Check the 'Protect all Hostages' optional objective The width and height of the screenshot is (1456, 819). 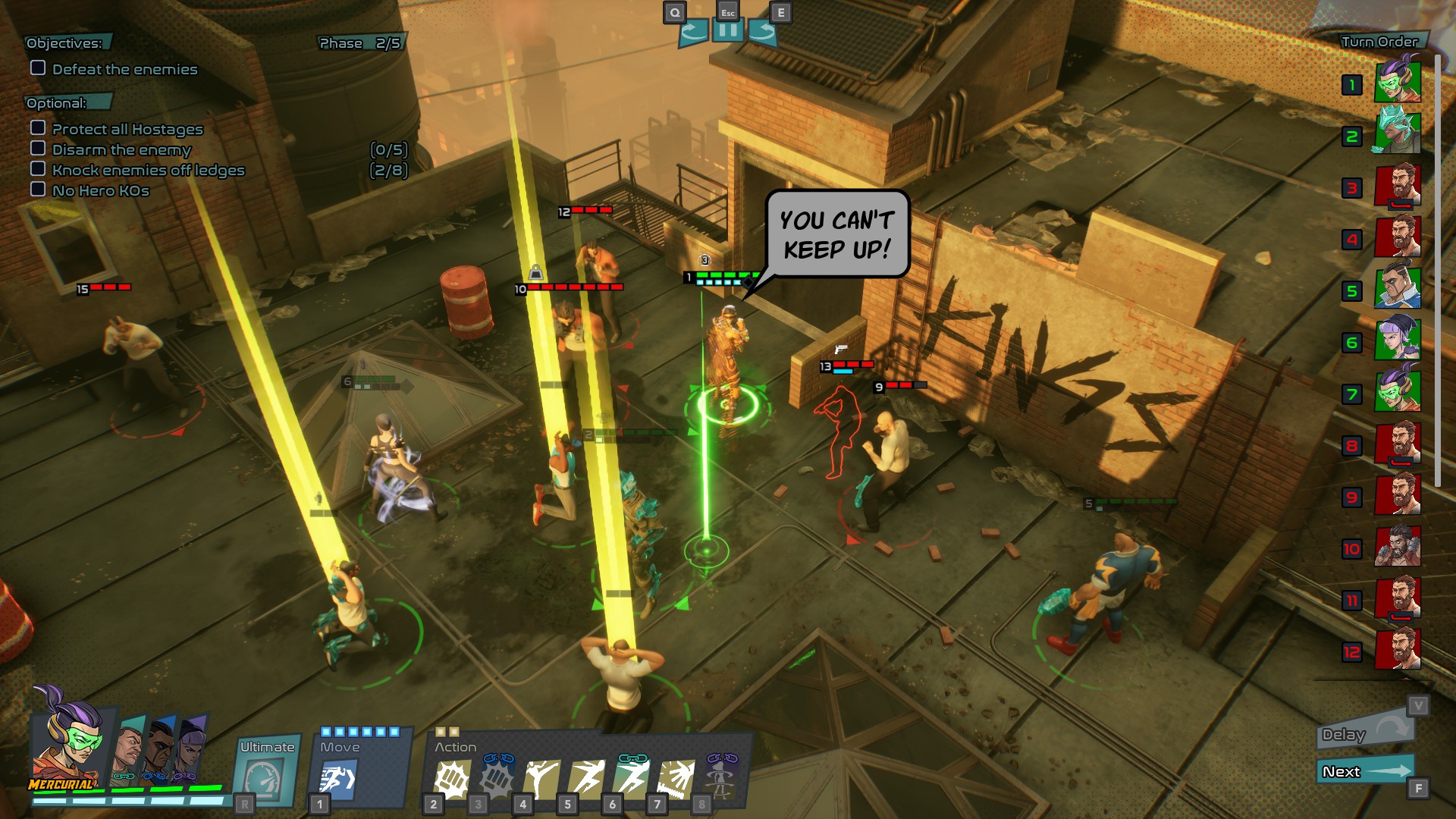pos(38,129)
